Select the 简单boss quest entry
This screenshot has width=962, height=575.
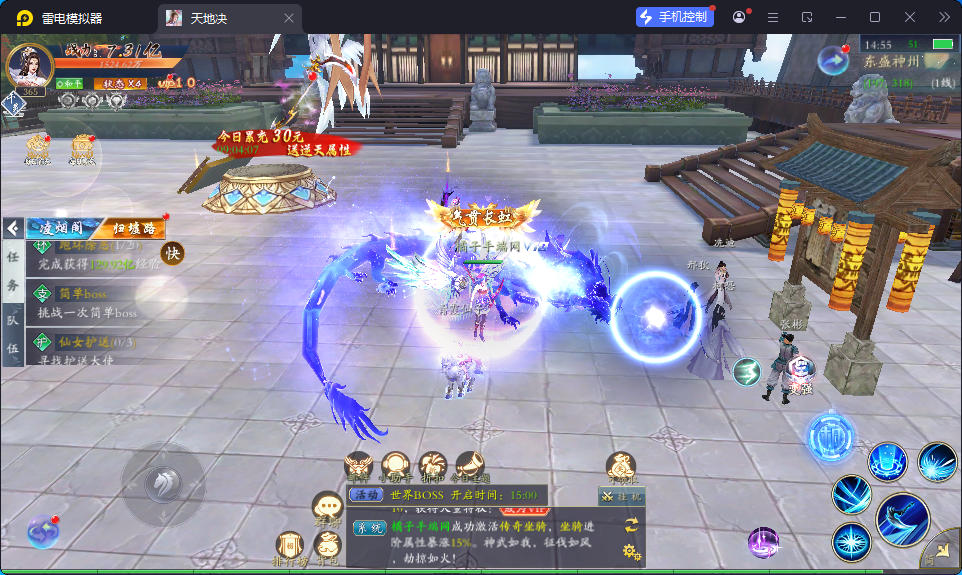coord(90,302)
